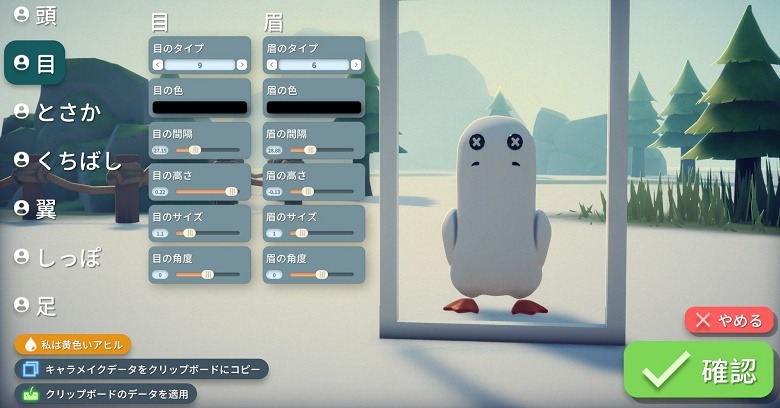
Task: Switch to the 頭 (head) category
Action: (36, 15)
